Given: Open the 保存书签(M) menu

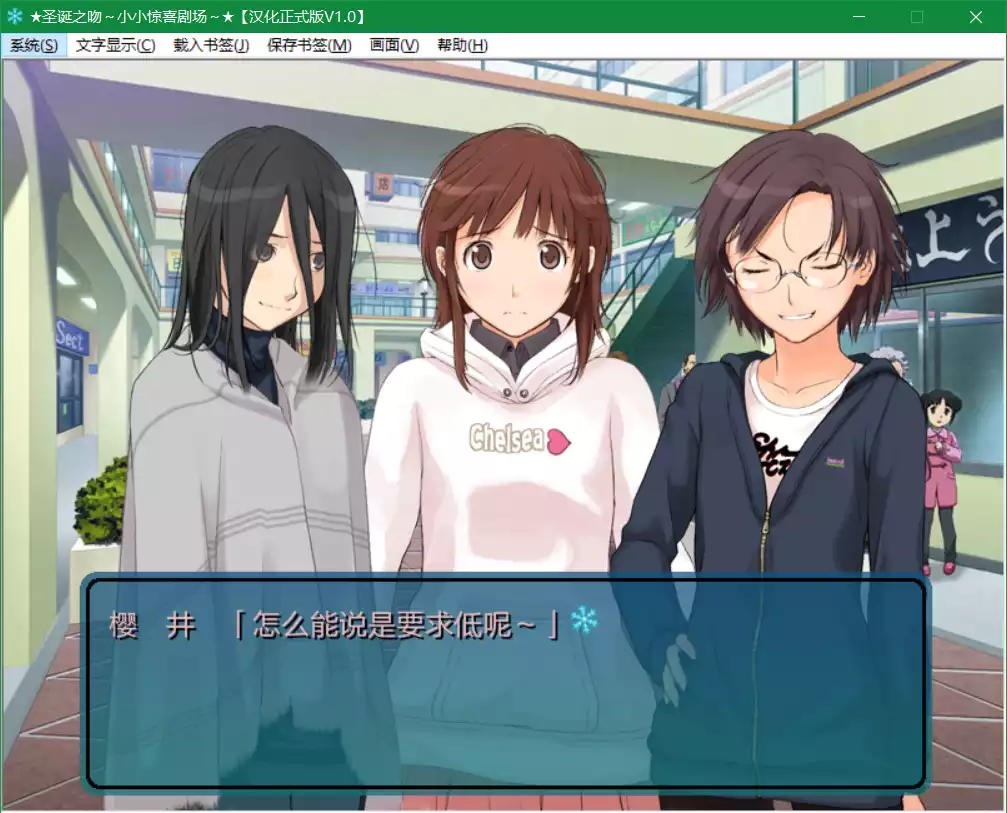Looking at the screenshot, I should click(309, 45).
